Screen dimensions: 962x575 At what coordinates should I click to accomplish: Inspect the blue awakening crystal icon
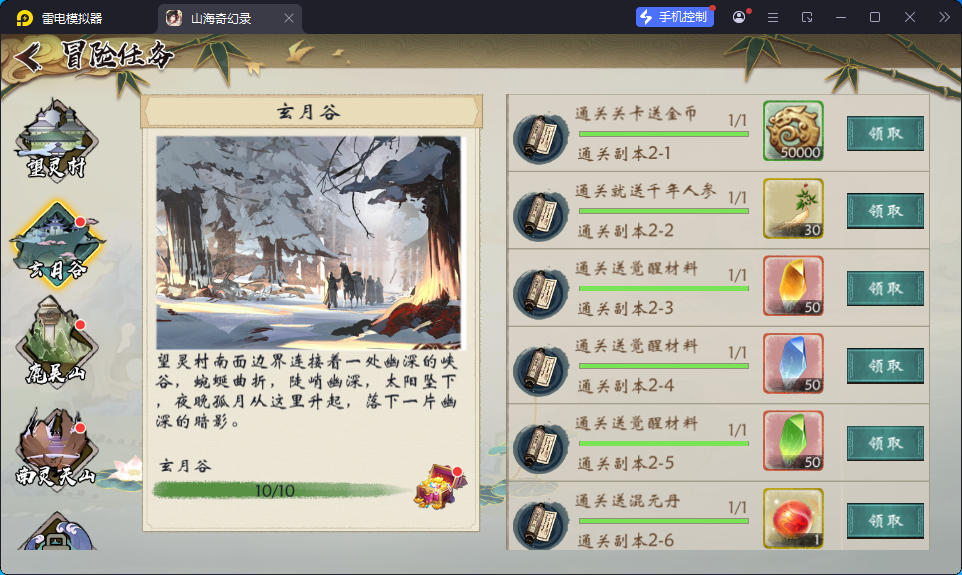pos(793,363)
